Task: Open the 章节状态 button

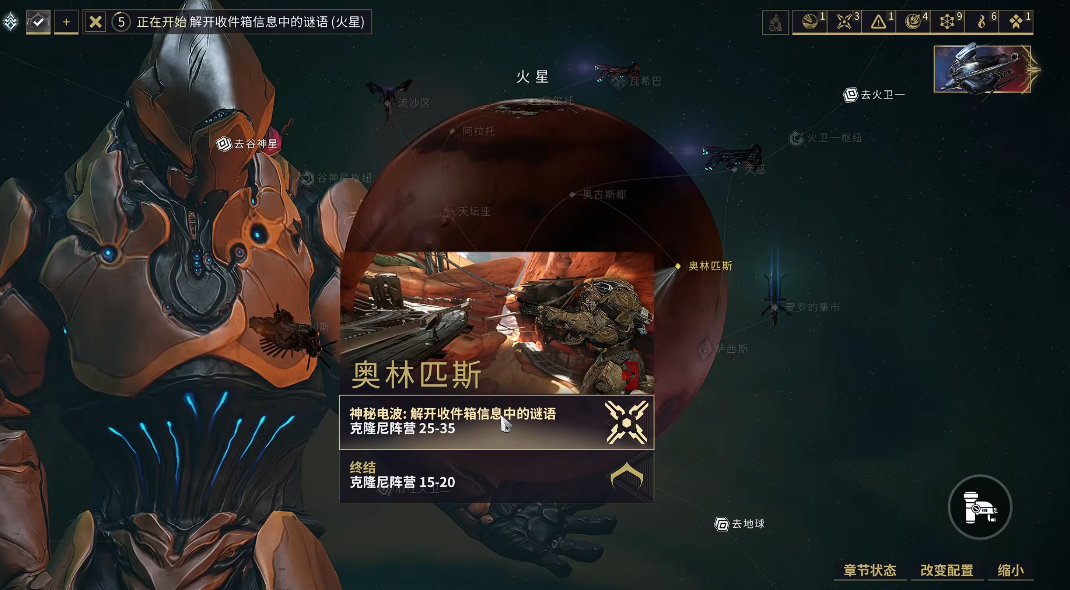Action: click(869, 570)
